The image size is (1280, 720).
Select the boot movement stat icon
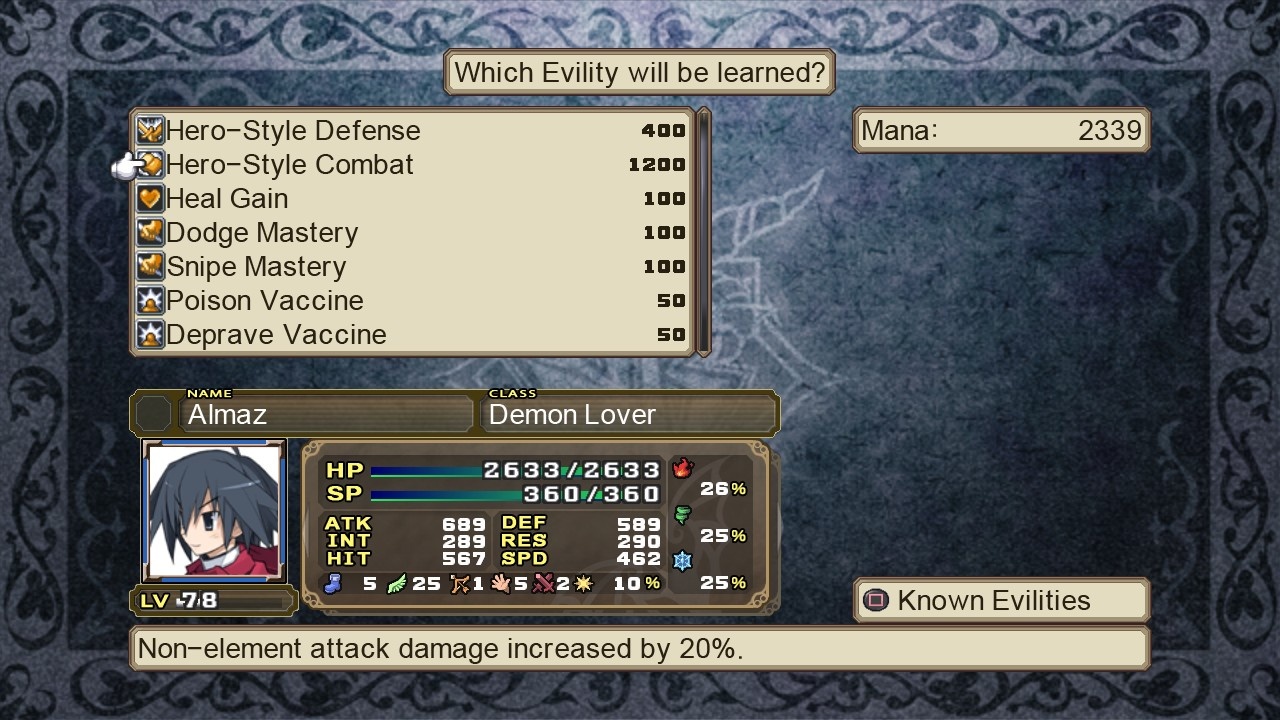tap(333, 584)
